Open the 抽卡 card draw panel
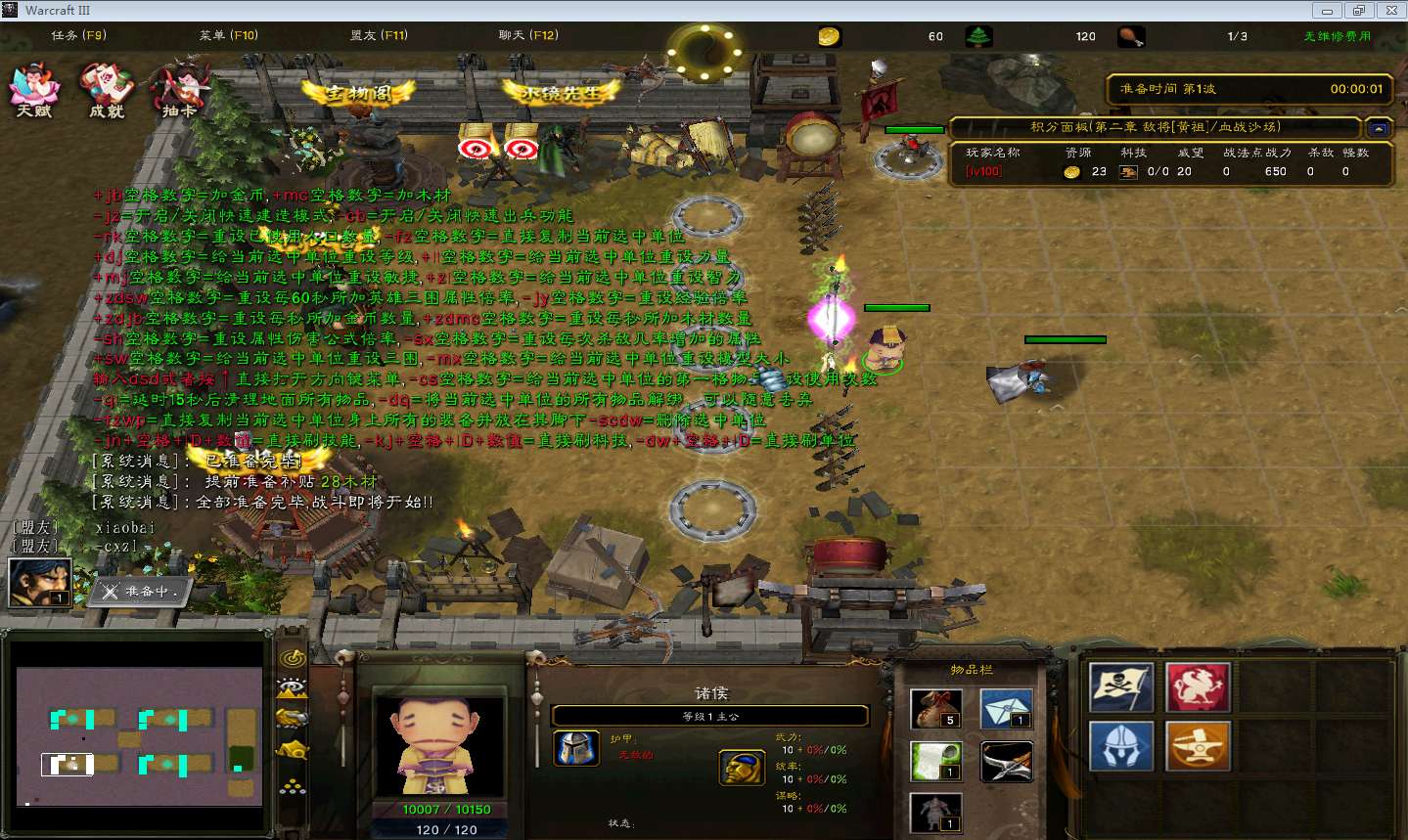The height and width of the screenshot is (840, 1408). click(179, 90)
